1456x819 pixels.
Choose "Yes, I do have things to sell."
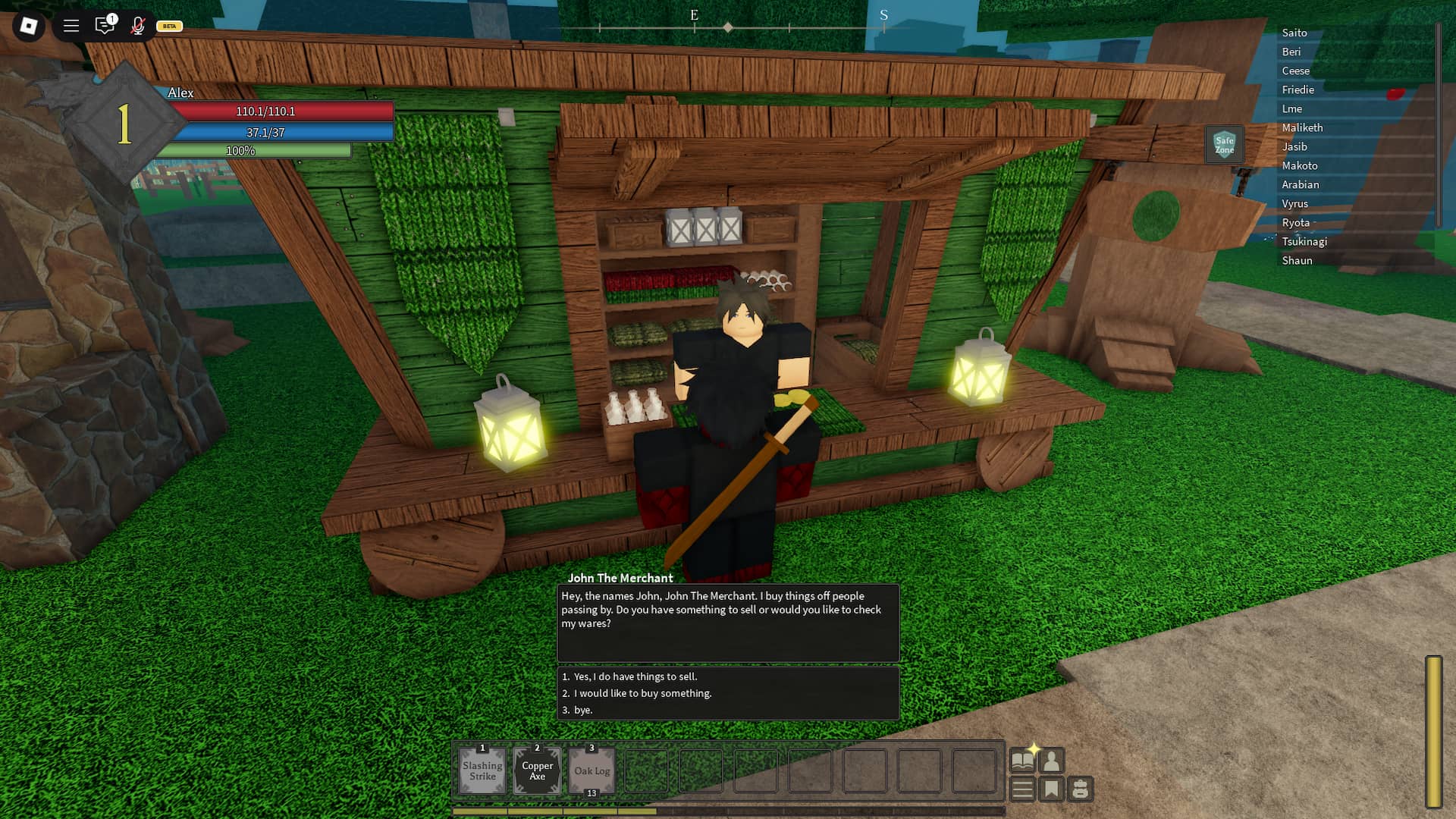pyautogui.click(x=635, y=676)
